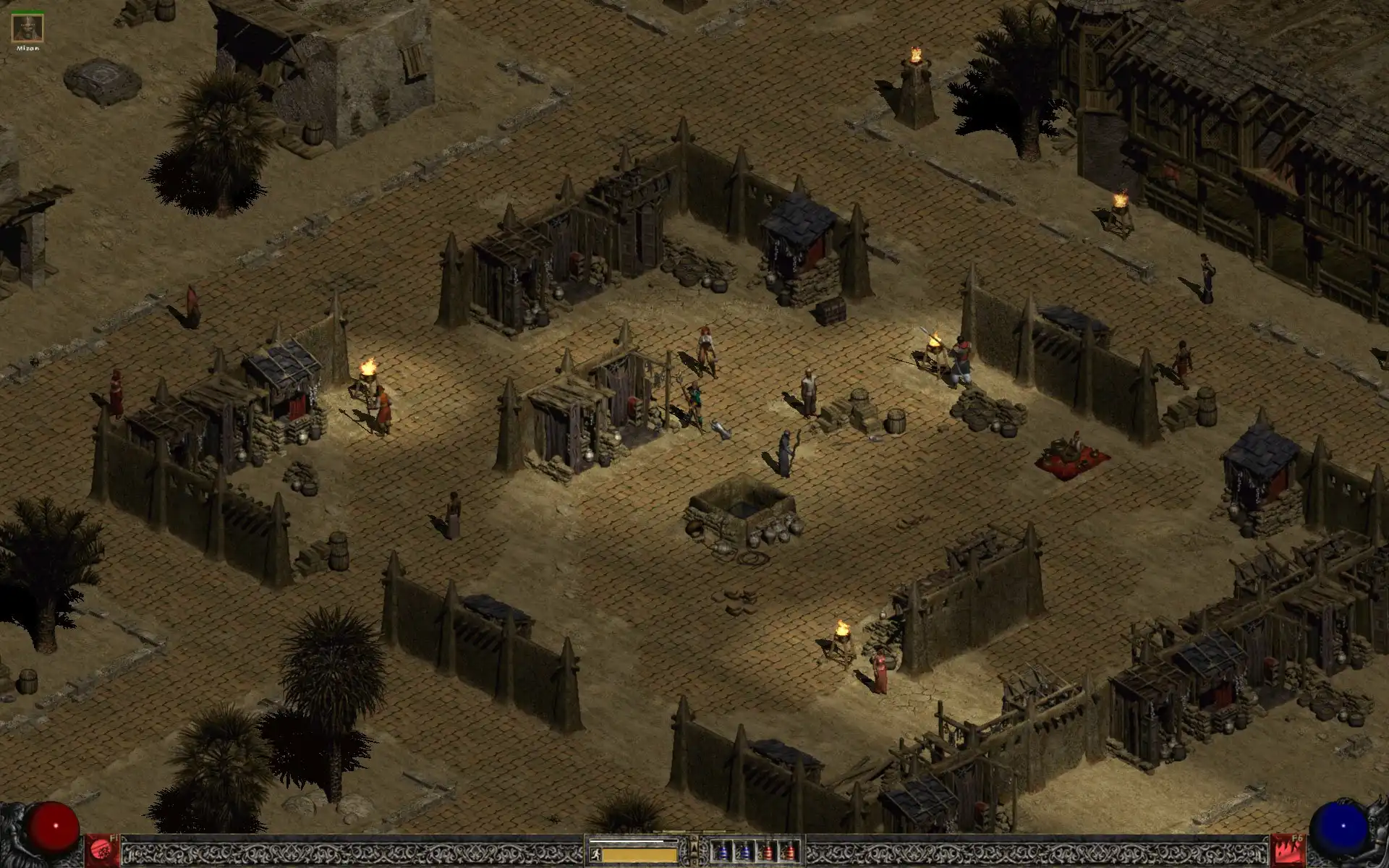This screenshot has width=1389, height=868.
Task: Select the Mizan mercenary portrait
Action: pyautogui.click(x=27, y=29)
